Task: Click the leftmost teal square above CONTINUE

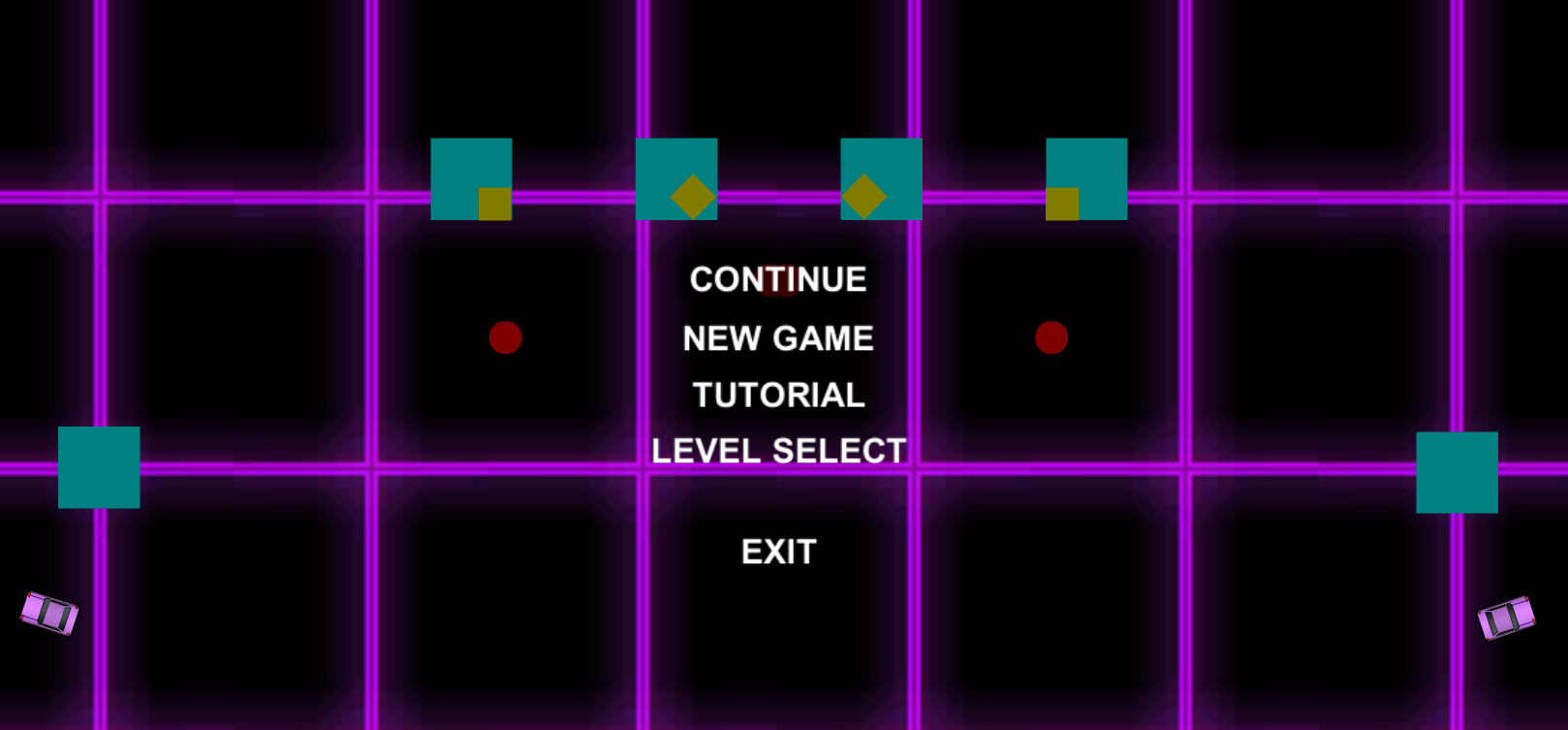Action: (471, 178)
